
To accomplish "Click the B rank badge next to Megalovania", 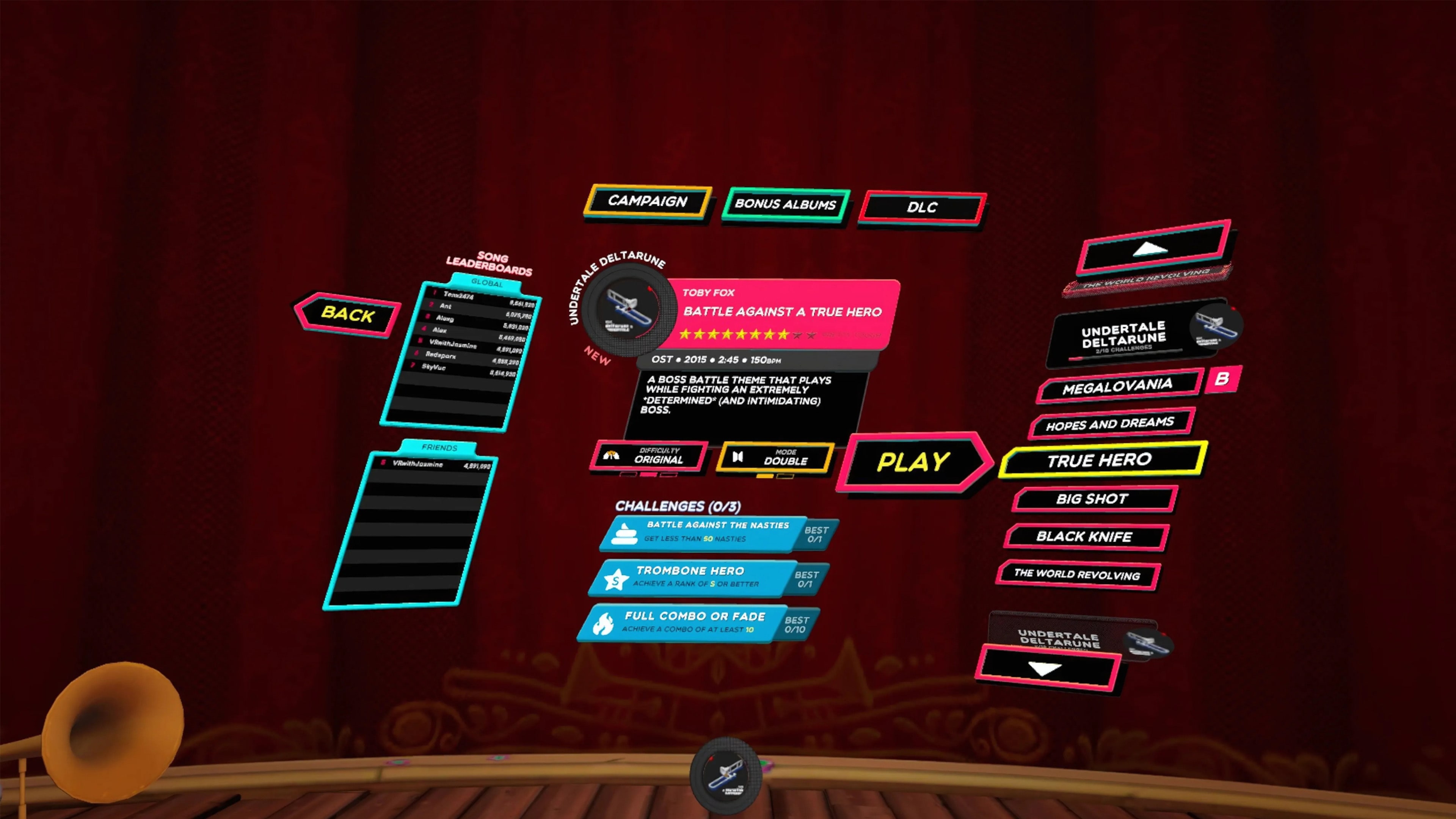I will coord(1225,380).
